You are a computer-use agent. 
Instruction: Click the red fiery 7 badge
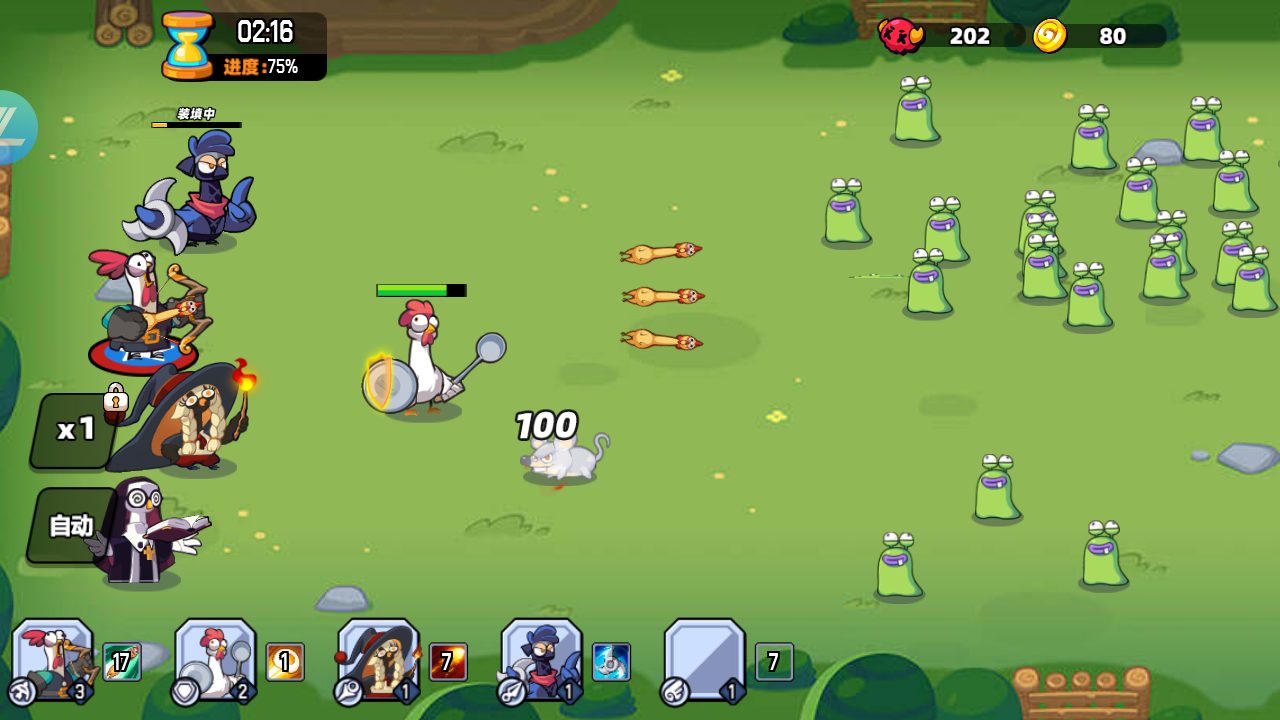click(447, 660)
